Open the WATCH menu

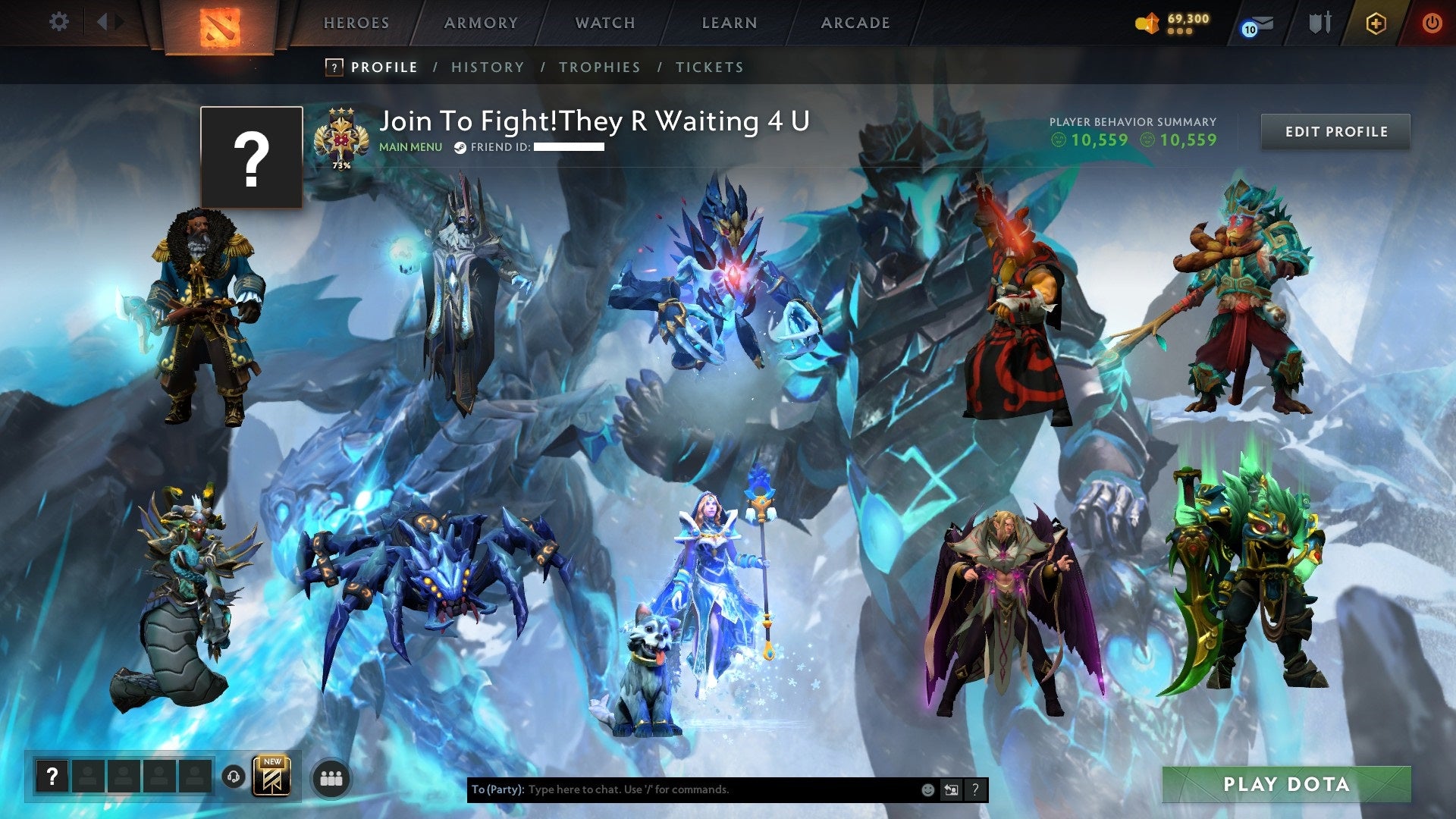(x=604, y=23)
